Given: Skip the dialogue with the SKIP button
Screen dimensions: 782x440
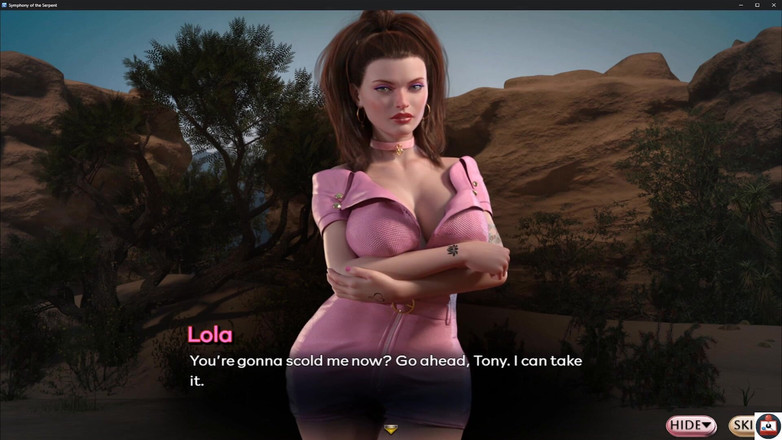Looking at the screenshot, I should pos(741,425).
